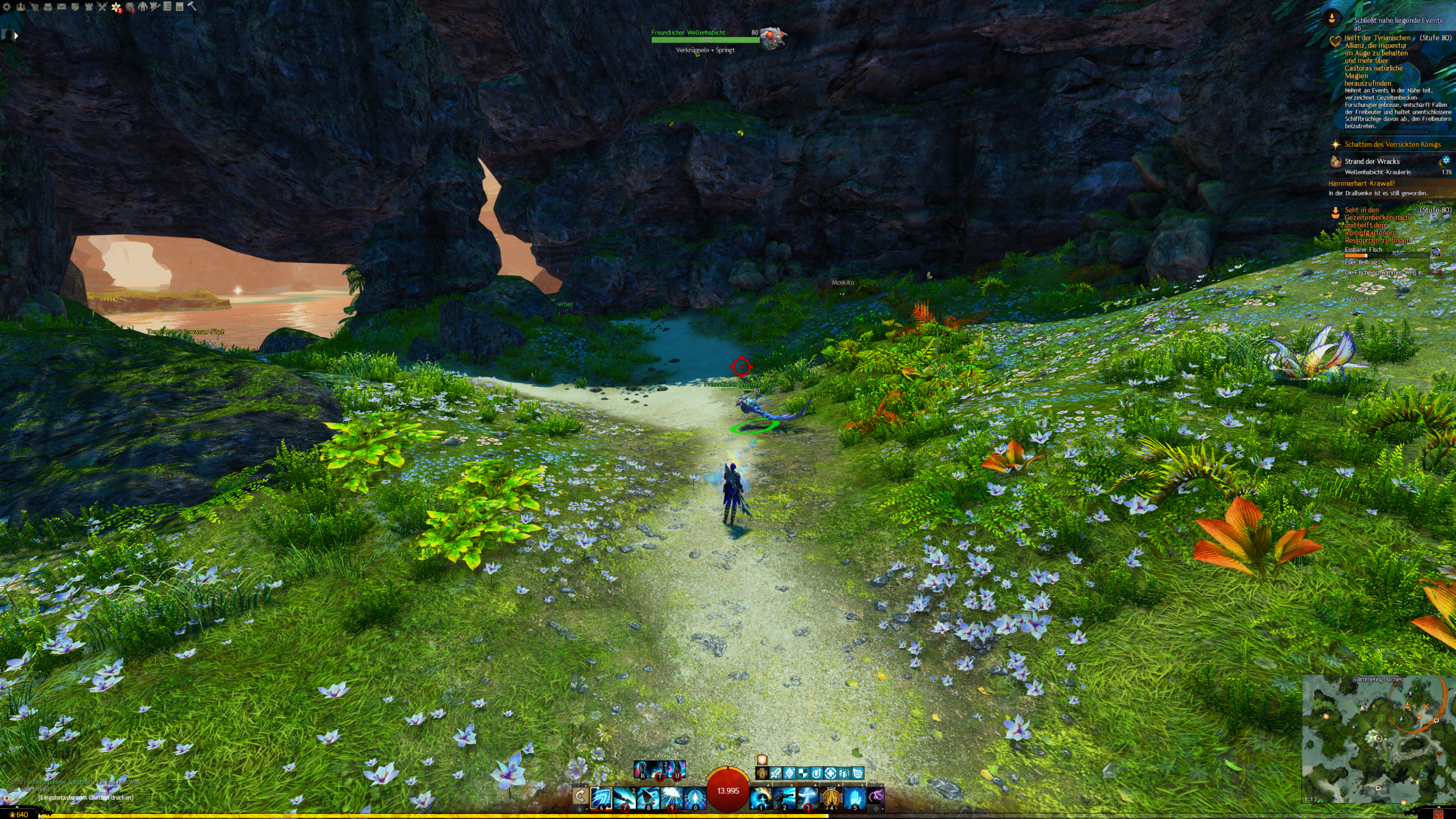The height and width of the screenshot is (819, 1456).
Task: Open the inventory bag icon
Action: (x=48, y=7)
